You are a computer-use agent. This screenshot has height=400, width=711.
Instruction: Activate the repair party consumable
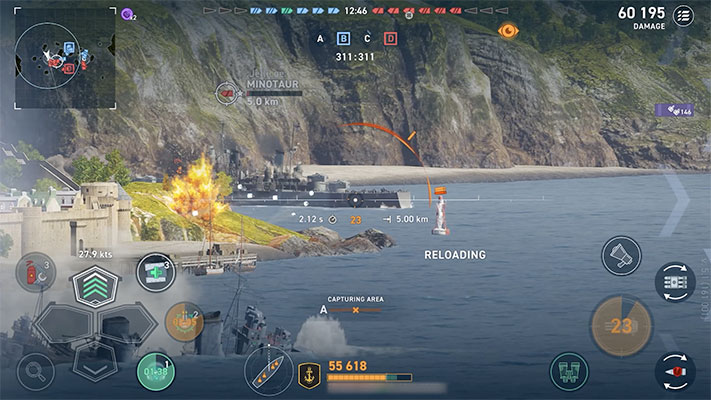click(155, 271)
